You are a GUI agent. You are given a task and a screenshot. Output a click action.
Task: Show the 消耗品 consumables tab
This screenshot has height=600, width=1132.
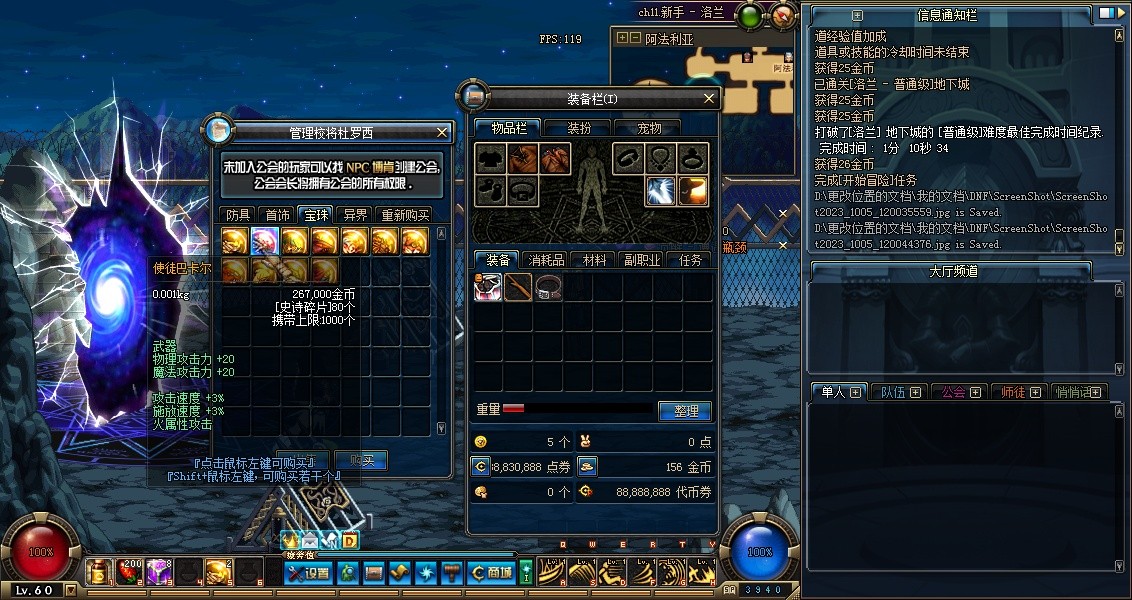545,260
